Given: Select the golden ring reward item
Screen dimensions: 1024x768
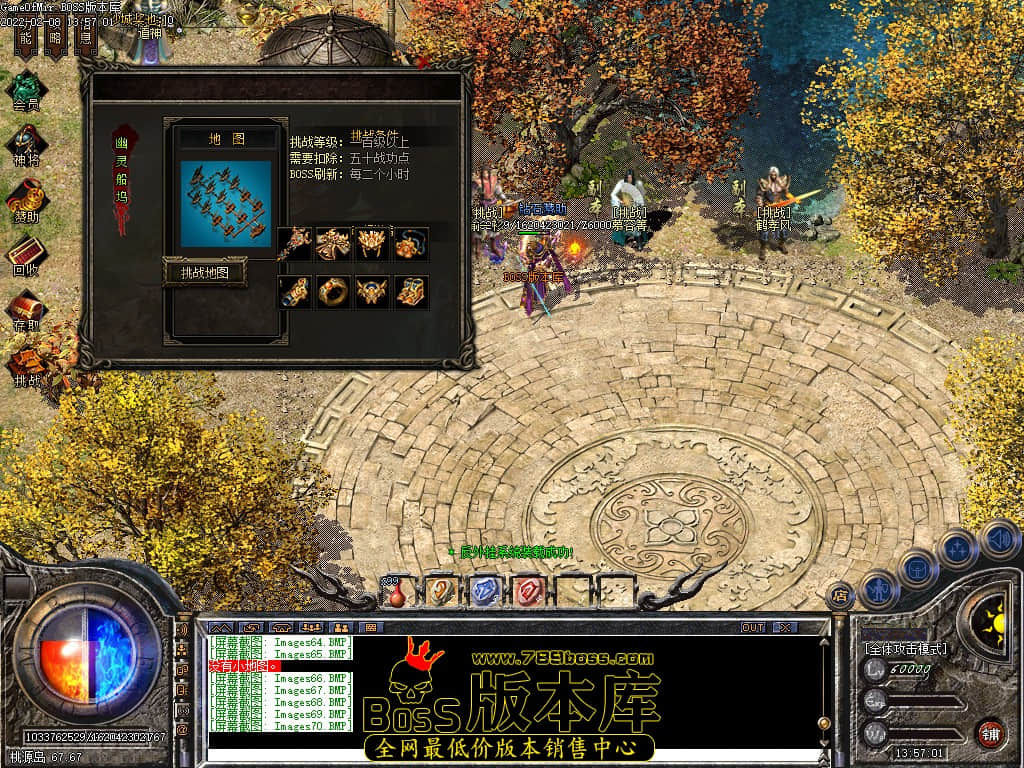Looking at the screenshot, I should tap(332, 292).
